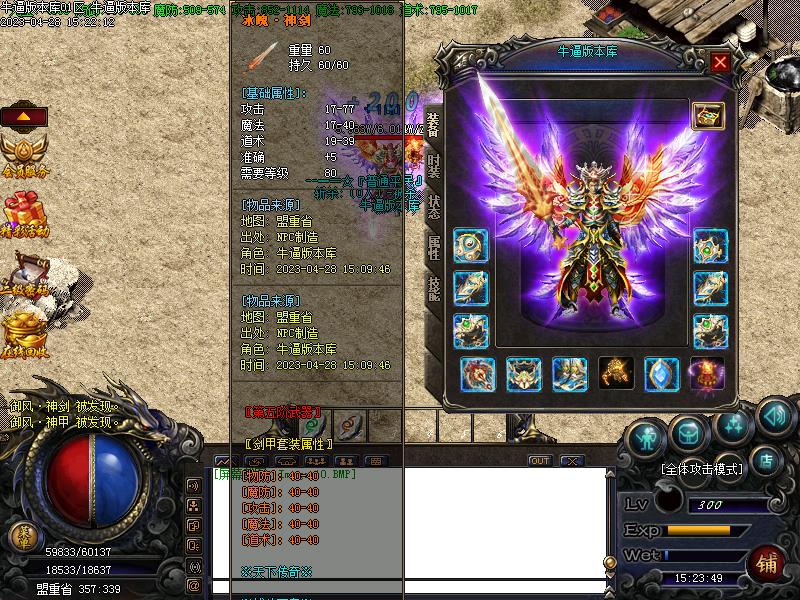The width and height of the screenshot is (800, 600).
Task: Toggle the sound speaker HUD button
Action: [x=775, y=414]
